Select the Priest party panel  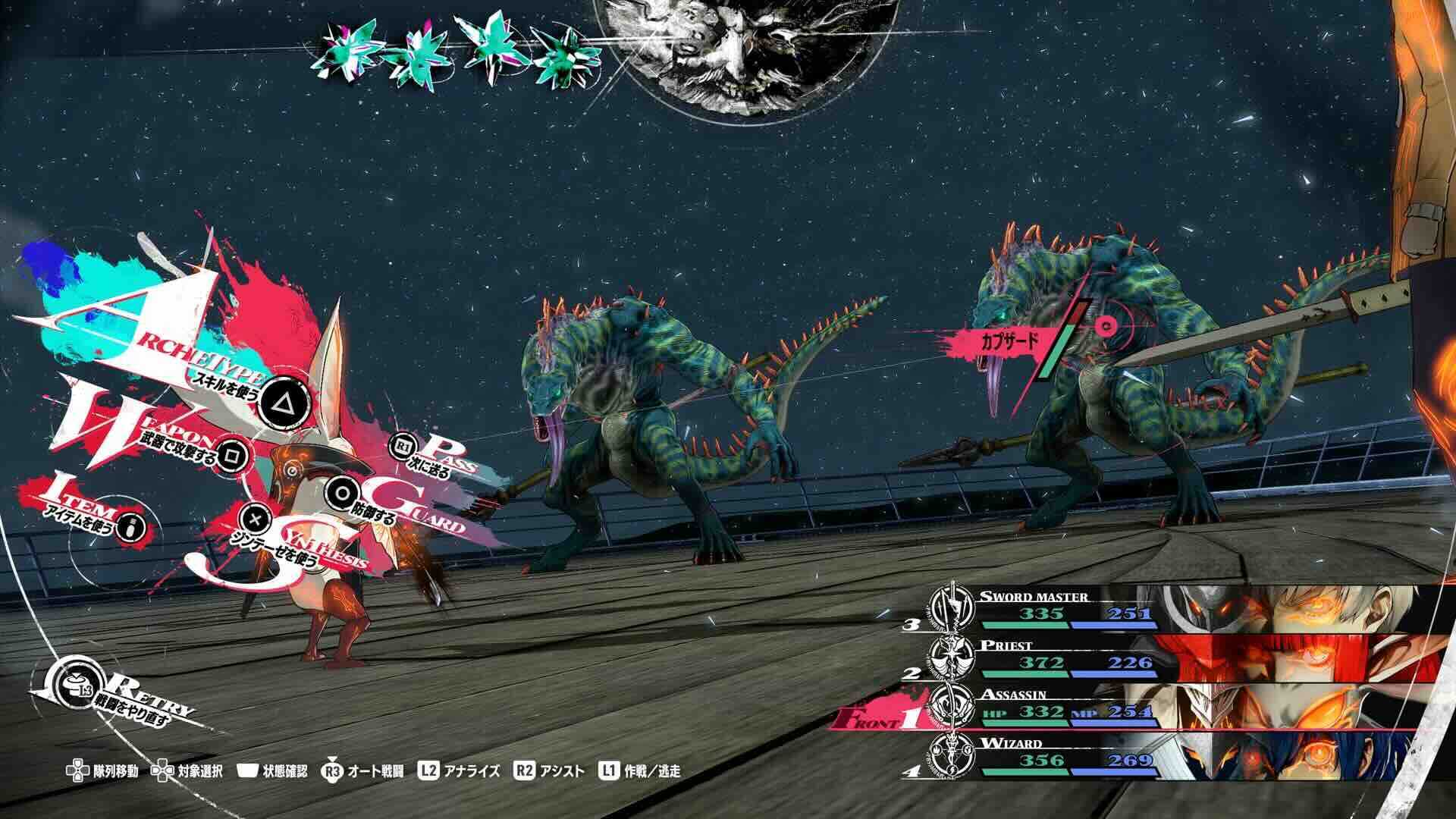(x=1183, y=657)
